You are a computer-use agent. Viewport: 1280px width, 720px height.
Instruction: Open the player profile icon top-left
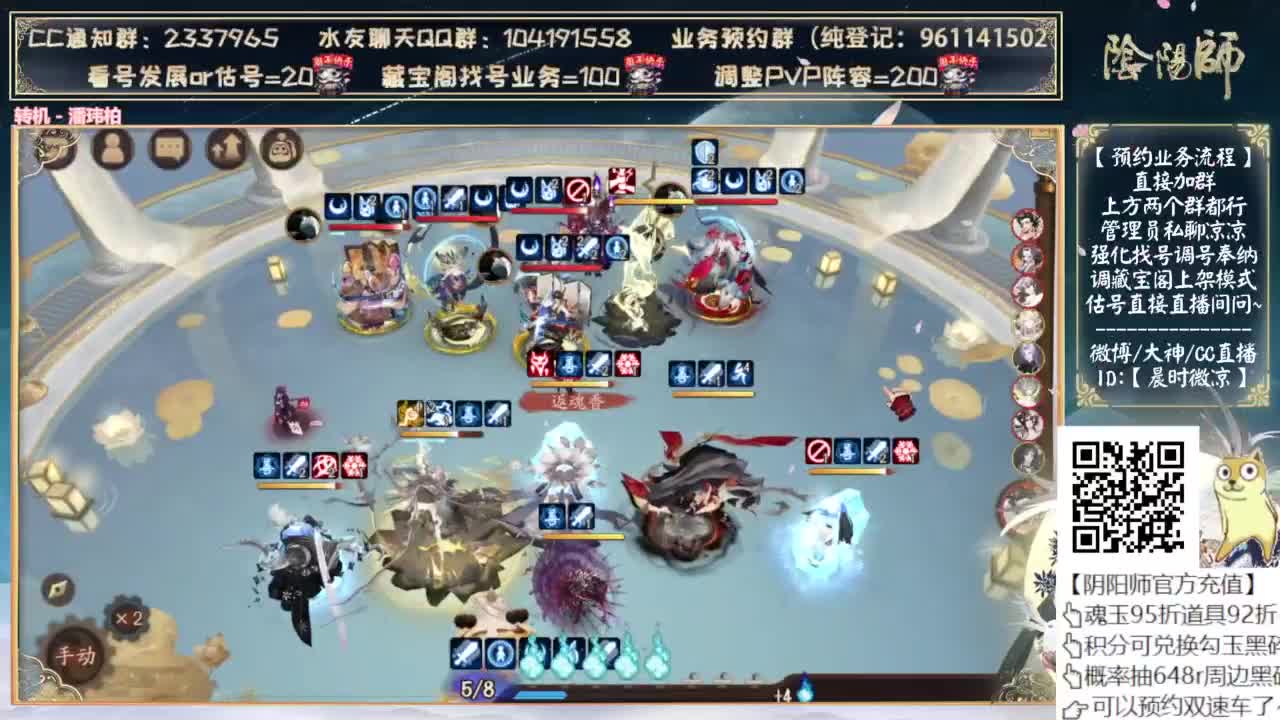click(113, 148)
